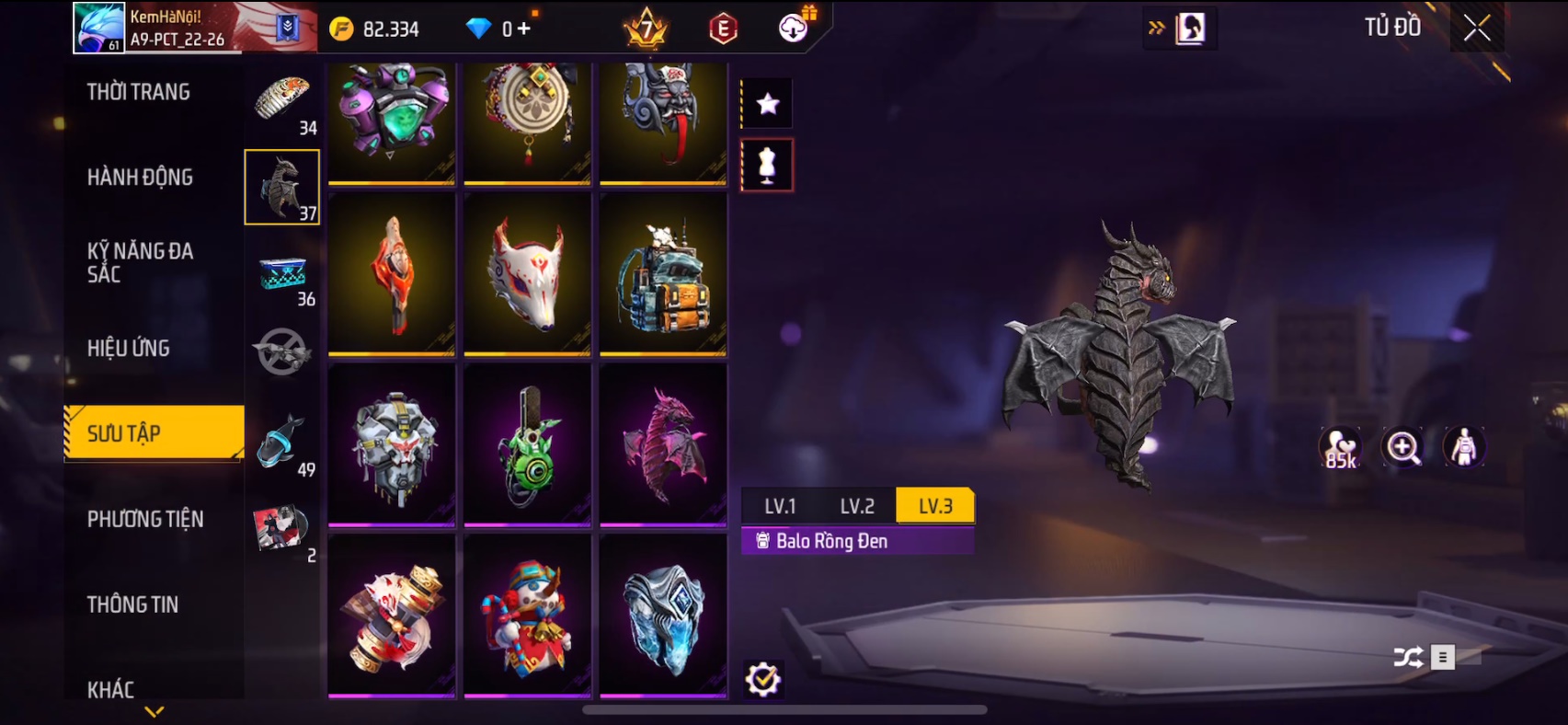Select the surfboard subcategory showing 49

pos(283,444)
